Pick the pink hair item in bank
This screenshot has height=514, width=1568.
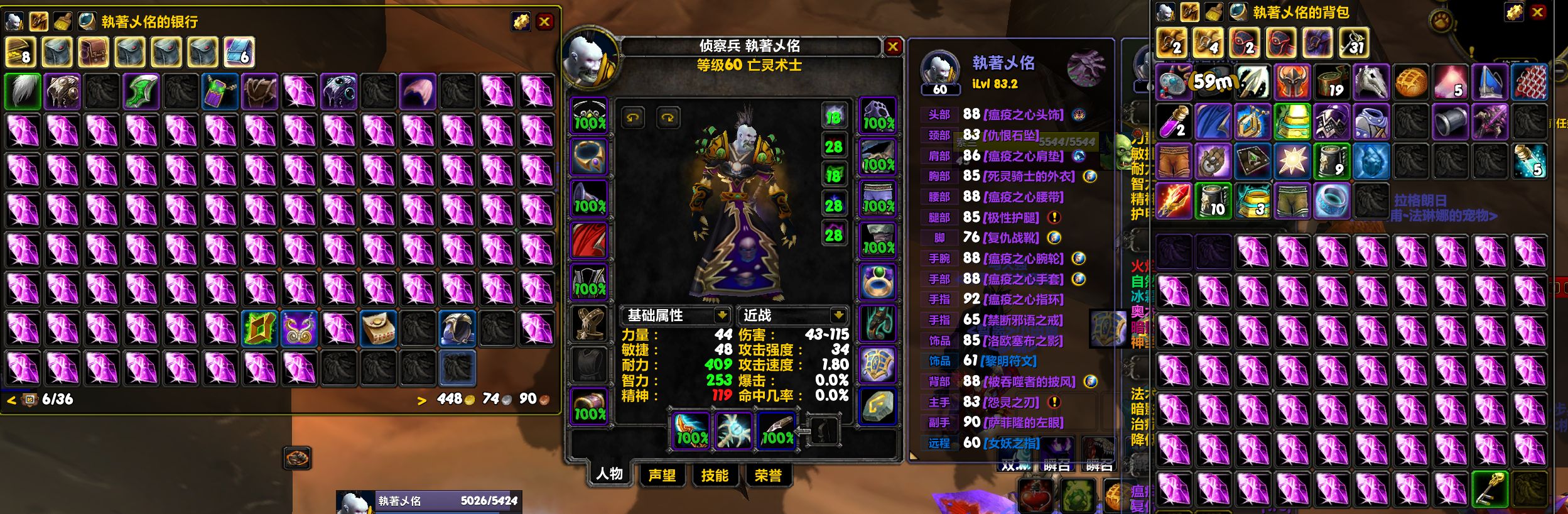pyautogui.click(x=418, y=92)
